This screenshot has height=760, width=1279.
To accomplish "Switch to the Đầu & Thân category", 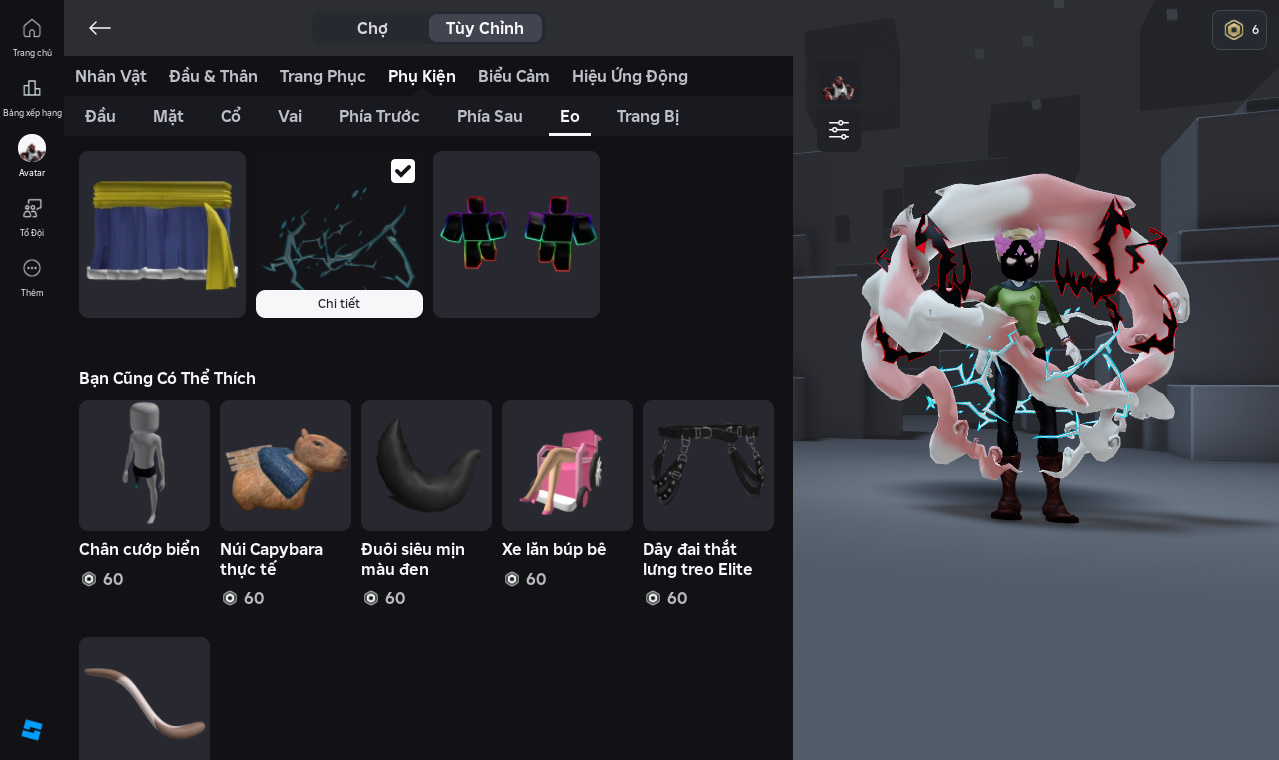I will [213, 76].
